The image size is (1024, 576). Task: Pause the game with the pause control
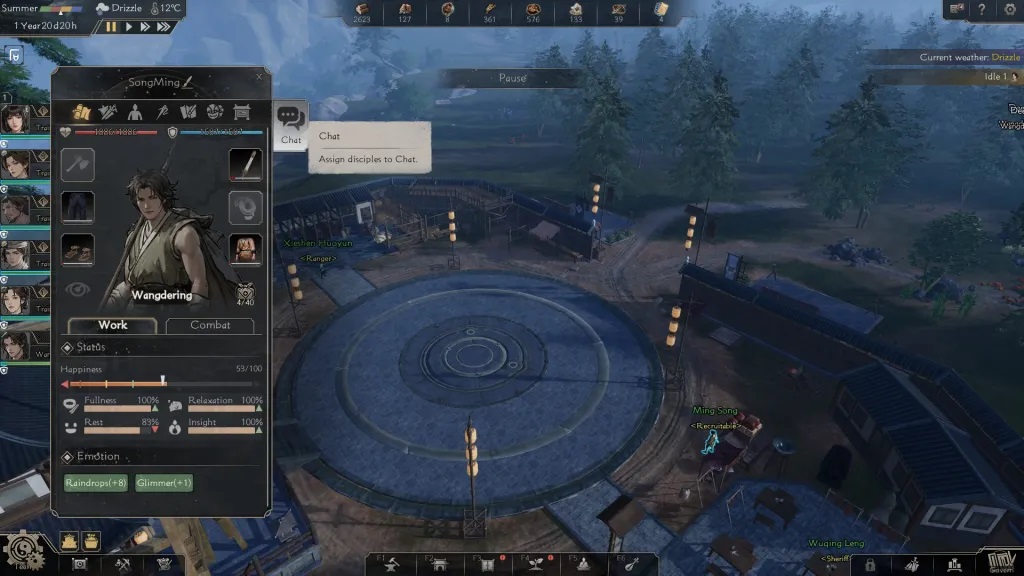(111, 26)
